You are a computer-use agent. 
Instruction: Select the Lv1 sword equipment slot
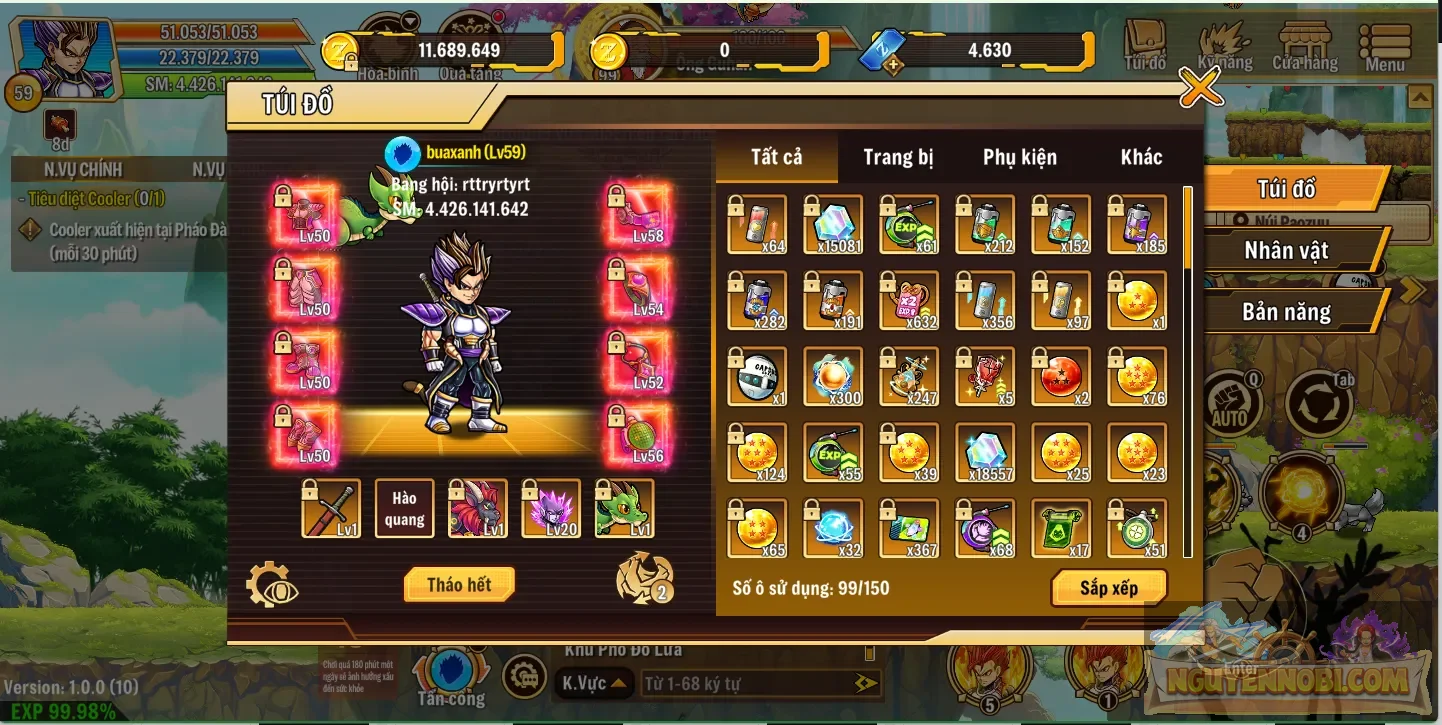[x=331, y=509]
